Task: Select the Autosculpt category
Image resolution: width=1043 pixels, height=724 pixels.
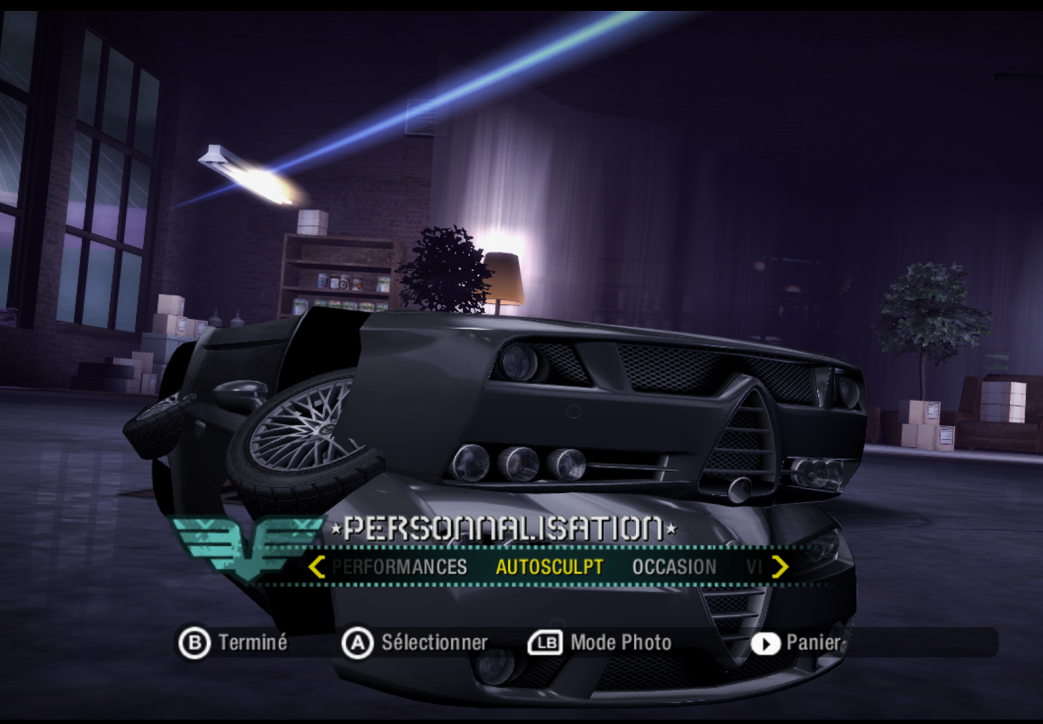Action: click(x=549, y=567)
